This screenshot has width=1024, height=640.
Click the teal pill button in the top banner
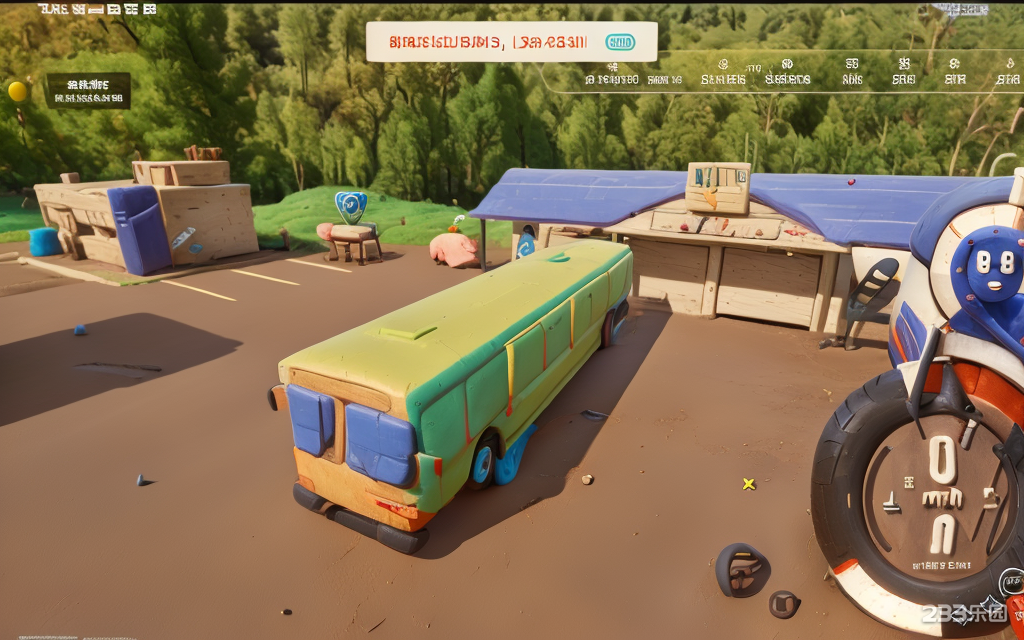coord(620,42)
